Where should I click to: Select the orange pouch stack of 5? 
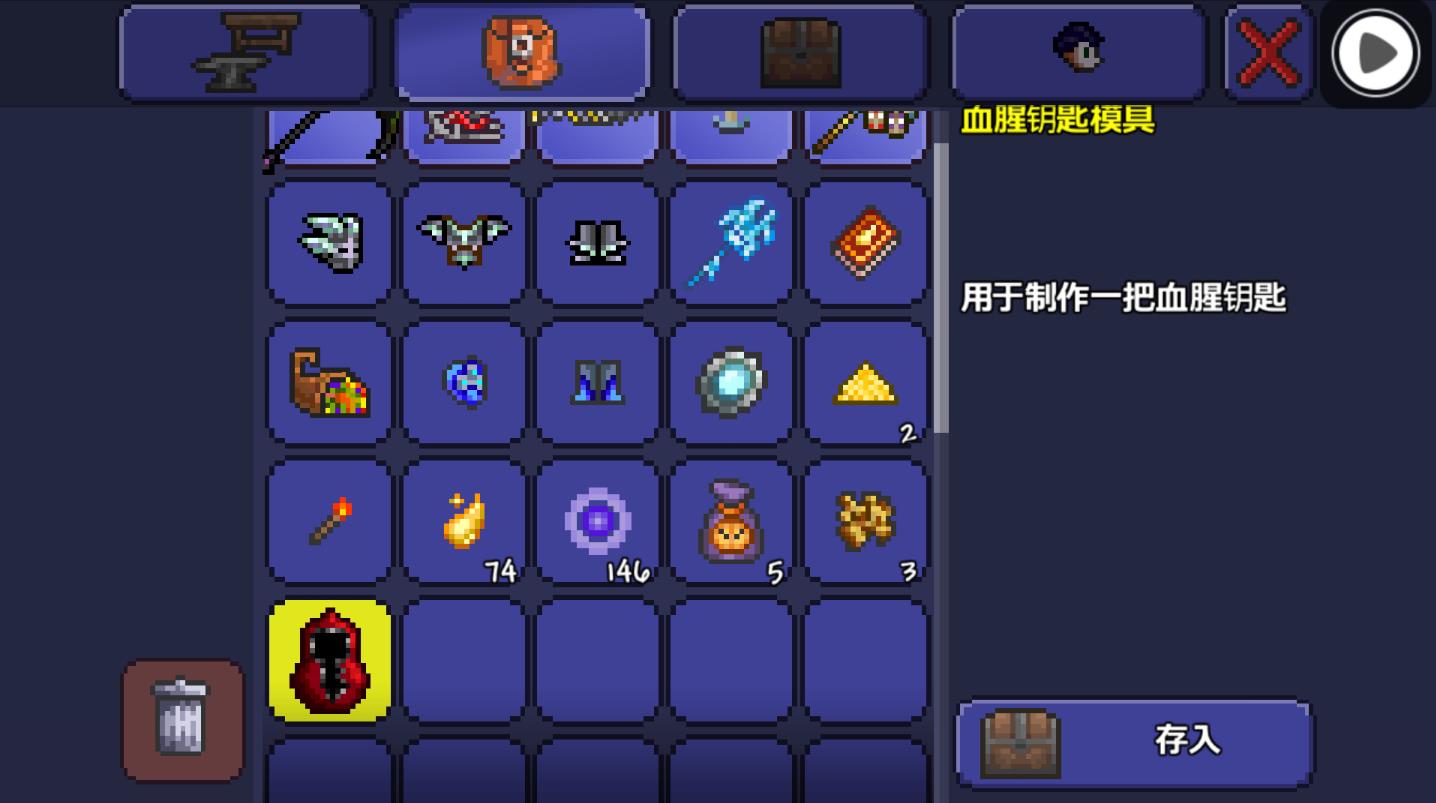[x=731, y=520]
